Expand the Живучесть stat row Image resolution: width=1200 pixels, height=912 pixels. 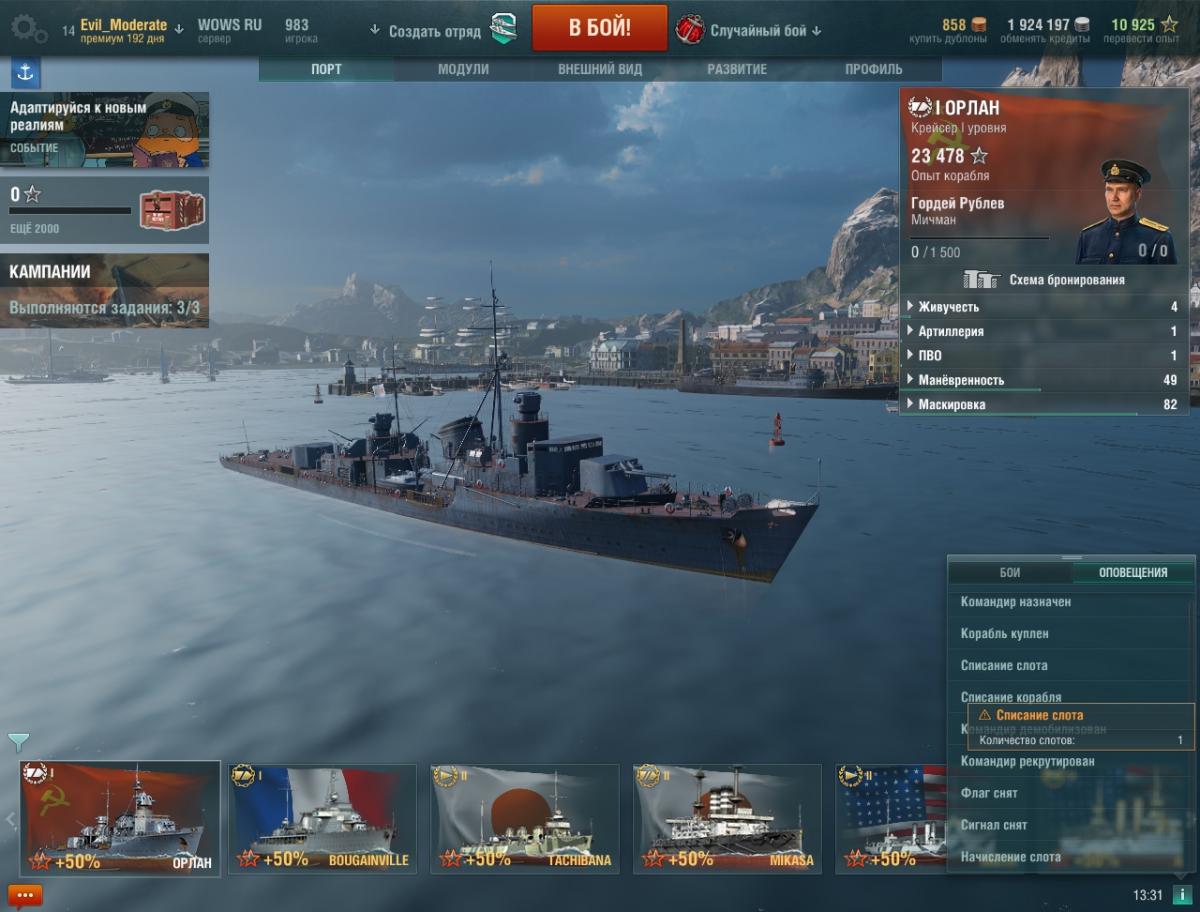[x=1045, y=307]
